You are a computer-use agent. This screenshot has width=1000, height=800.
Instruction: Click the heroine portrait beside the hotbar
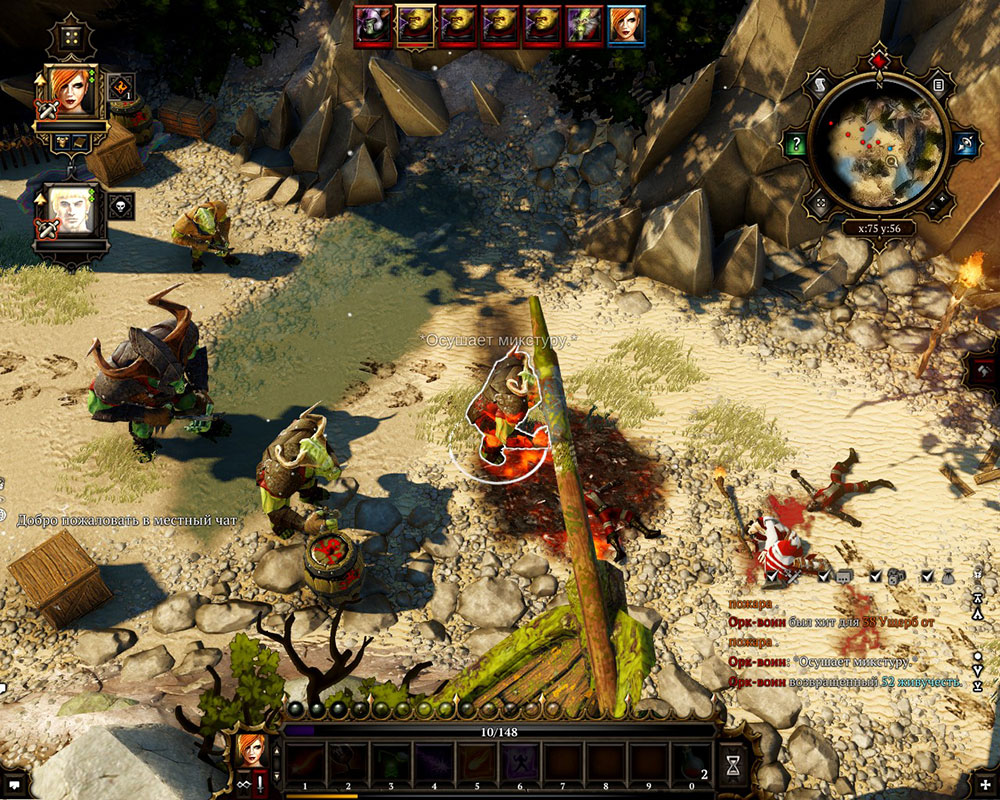click(x=253, y=748)
